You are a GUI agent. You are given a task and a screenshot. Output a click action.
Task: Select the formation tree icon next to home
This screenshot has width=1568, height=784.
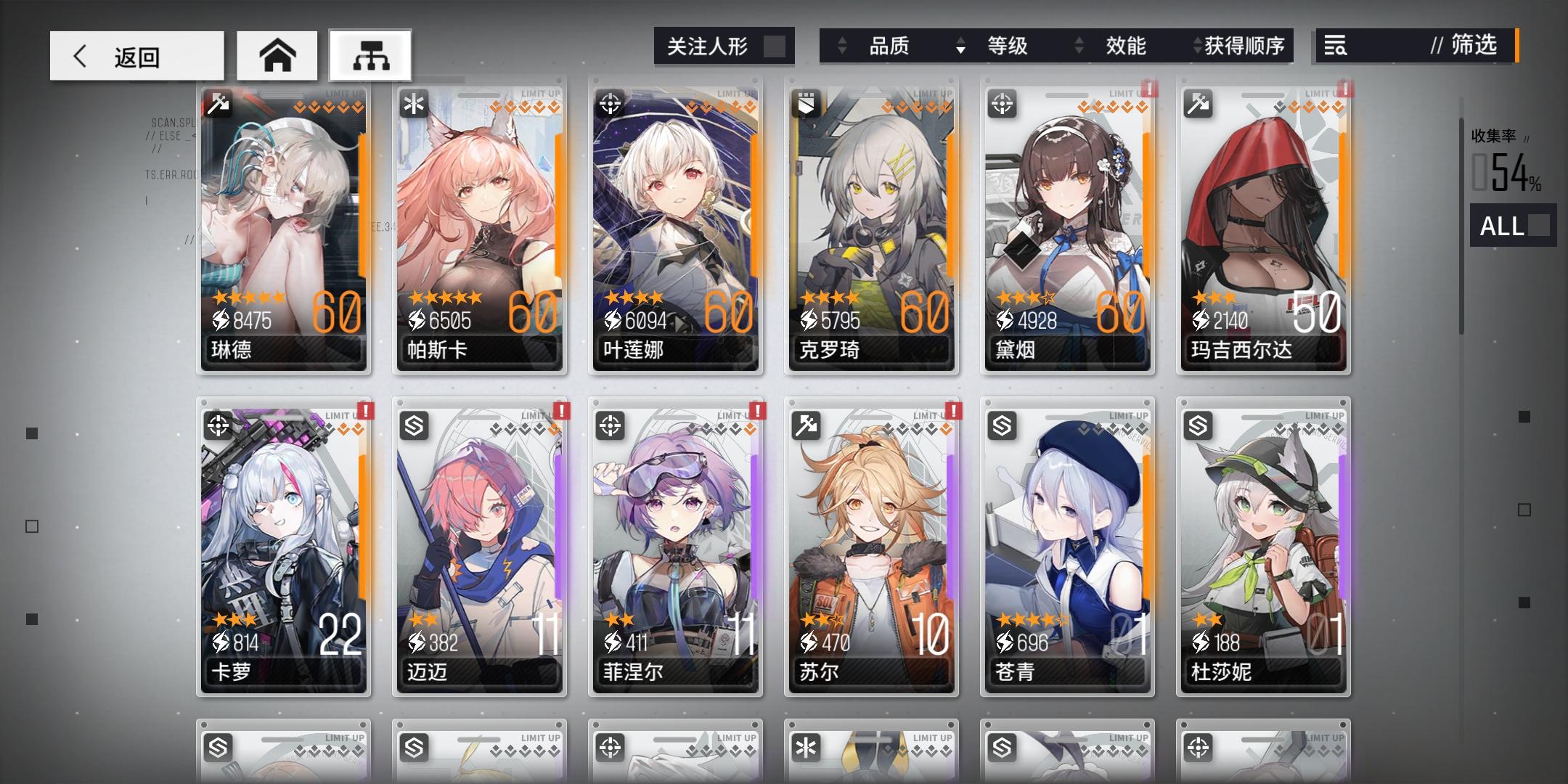click(x=370, y=54)
